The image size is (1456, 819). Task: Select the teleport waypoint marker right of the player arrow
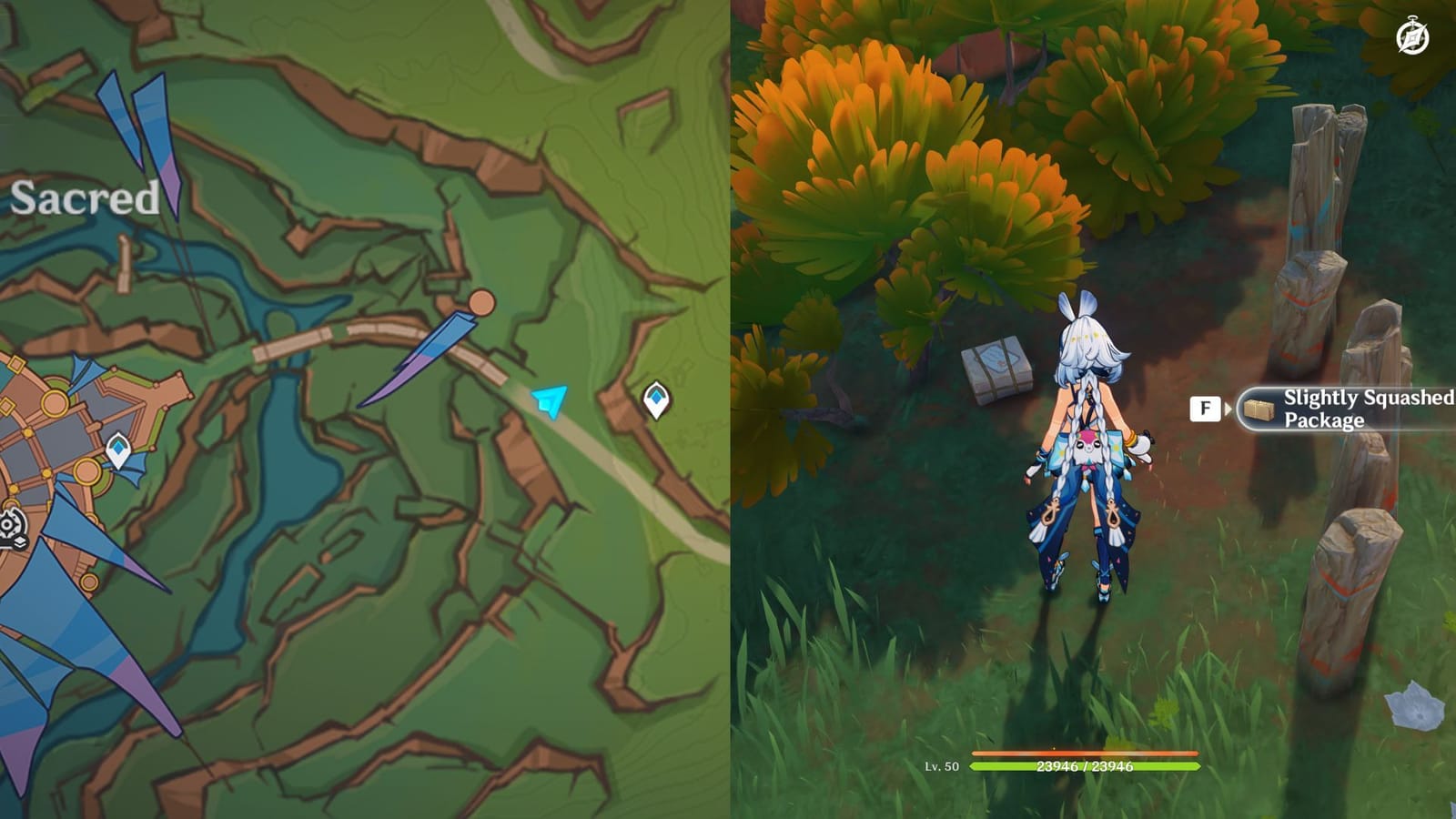(x=657, y=398)
